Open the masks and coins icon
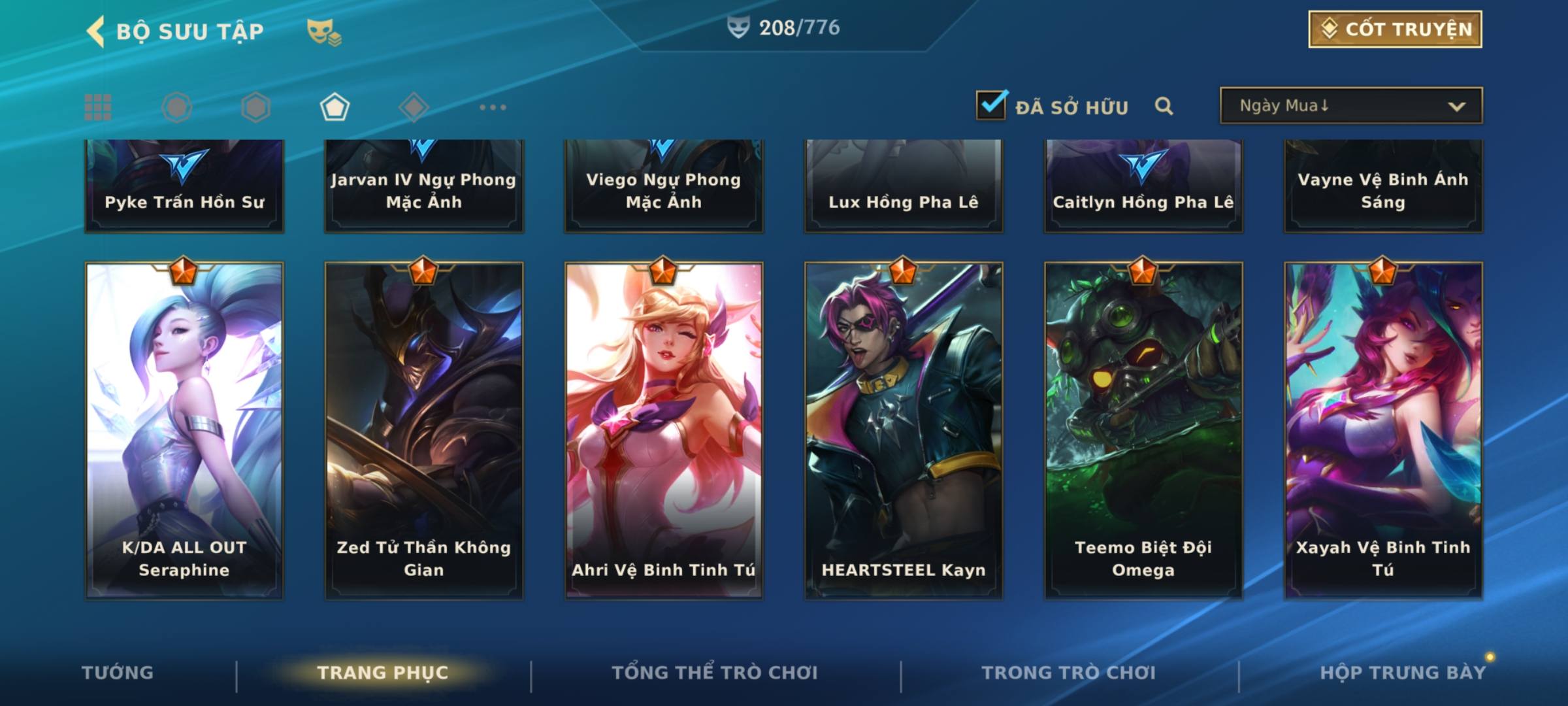 (323, 31)
